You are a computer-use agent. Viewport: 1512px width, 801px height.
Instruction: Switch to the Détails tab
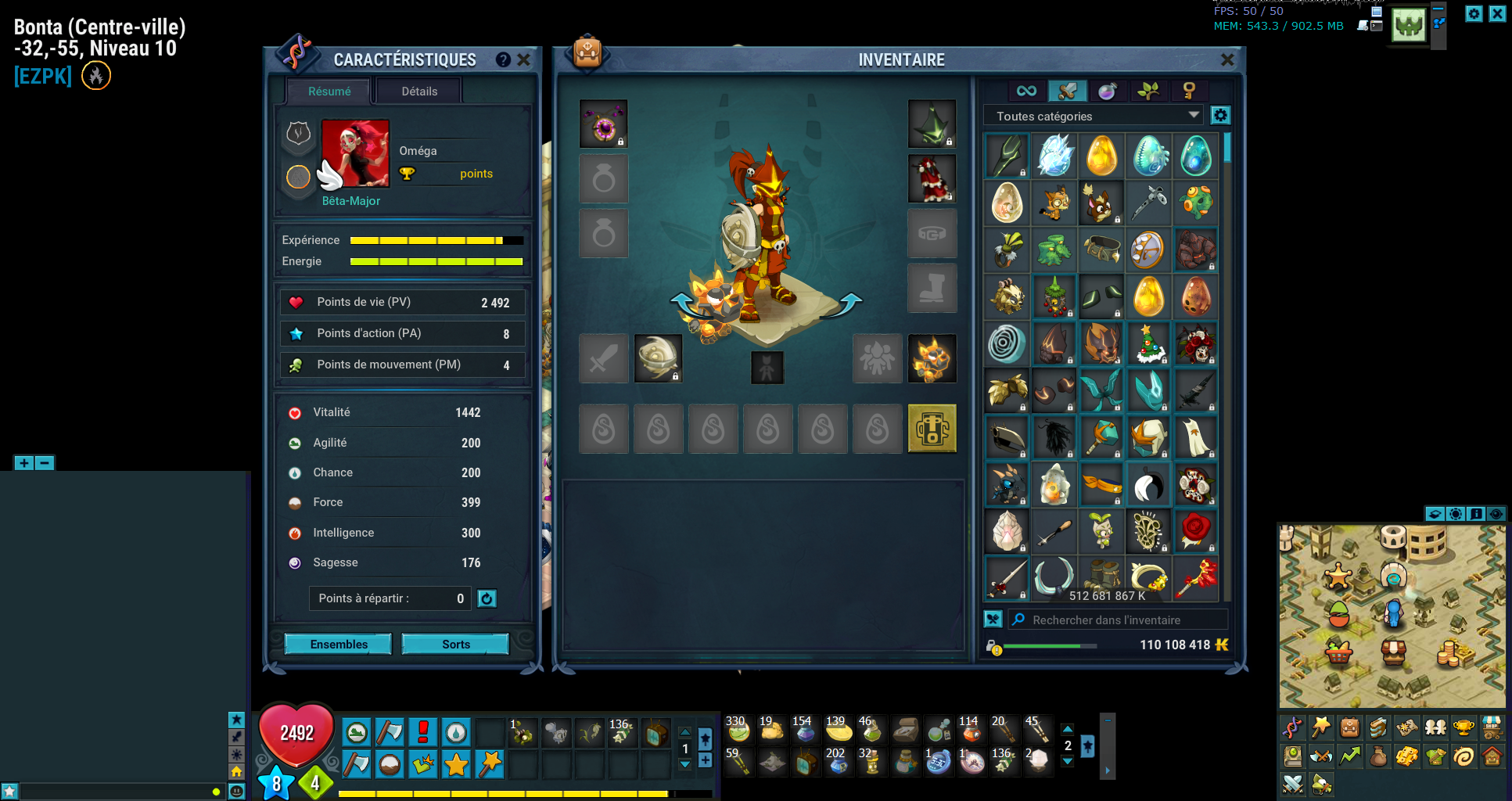coord(419,92)
